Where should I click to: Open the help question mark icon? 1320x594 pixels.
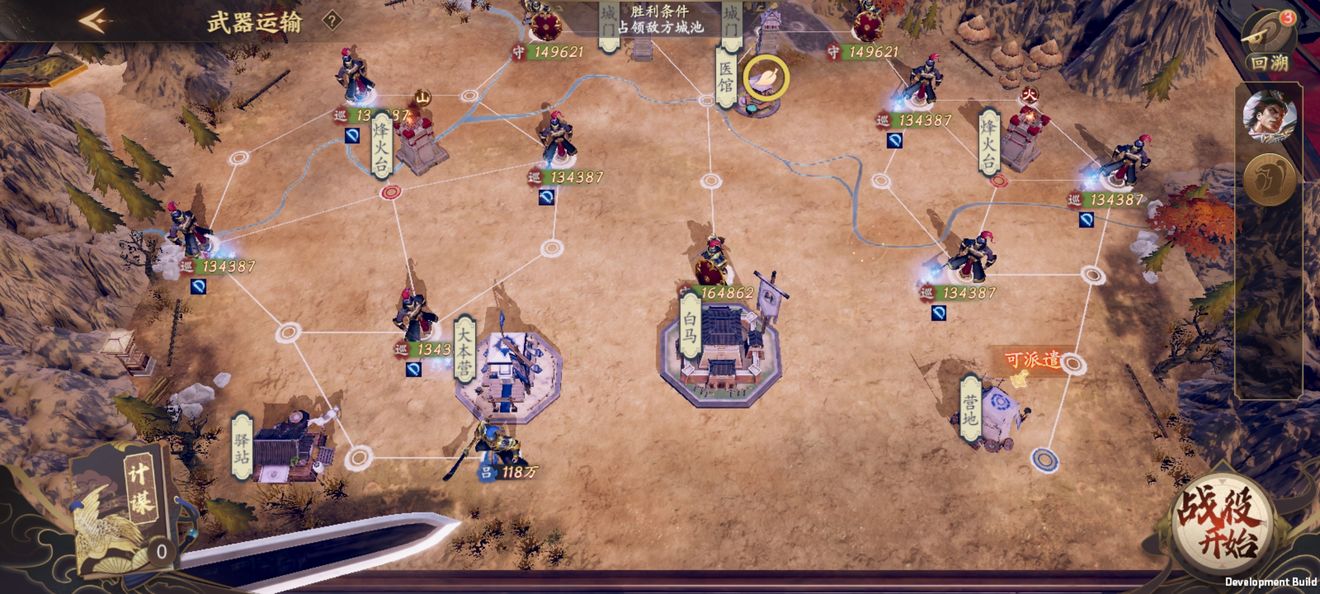[332, 20]
